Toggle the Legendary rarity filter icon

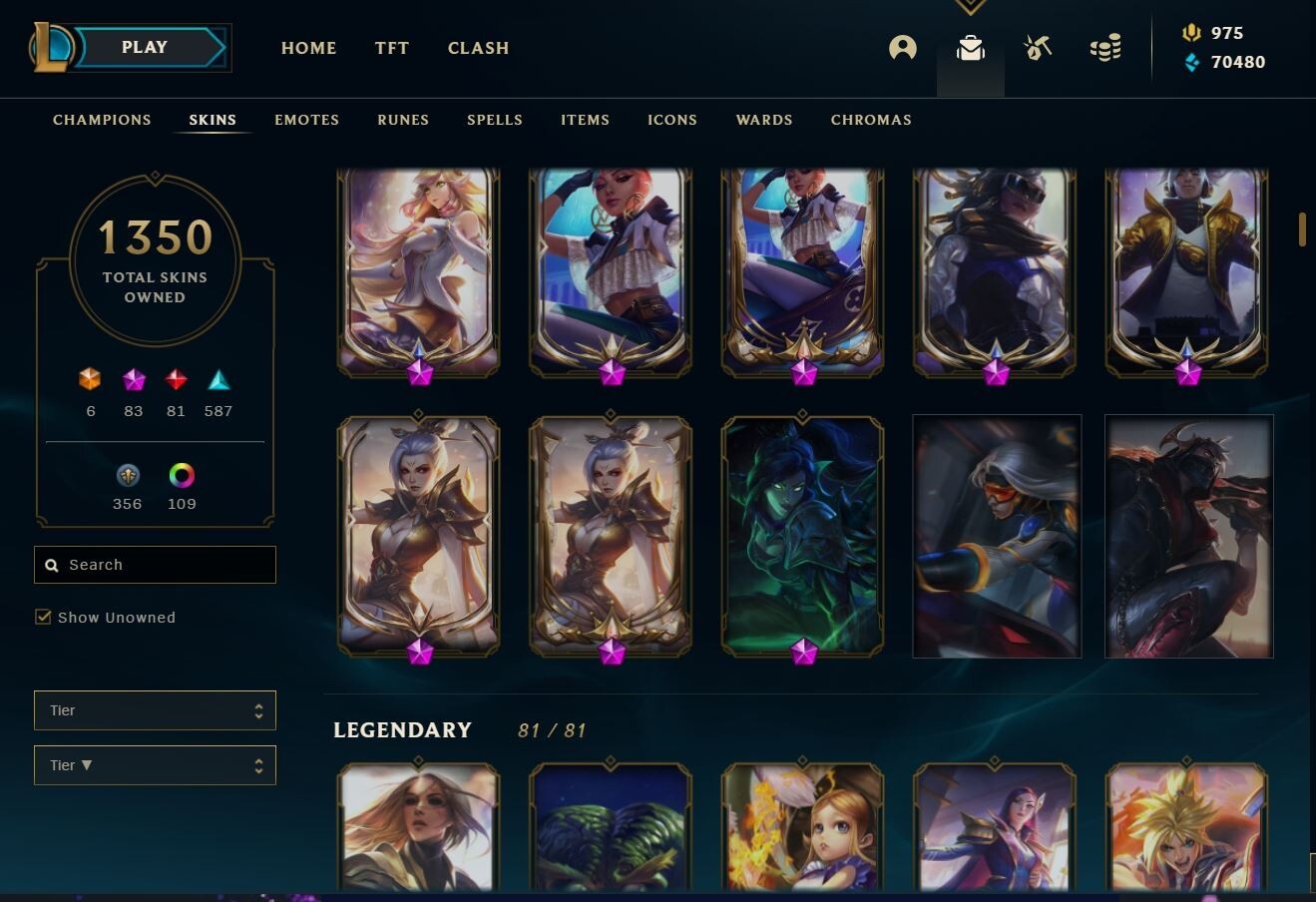pos(176,380)
